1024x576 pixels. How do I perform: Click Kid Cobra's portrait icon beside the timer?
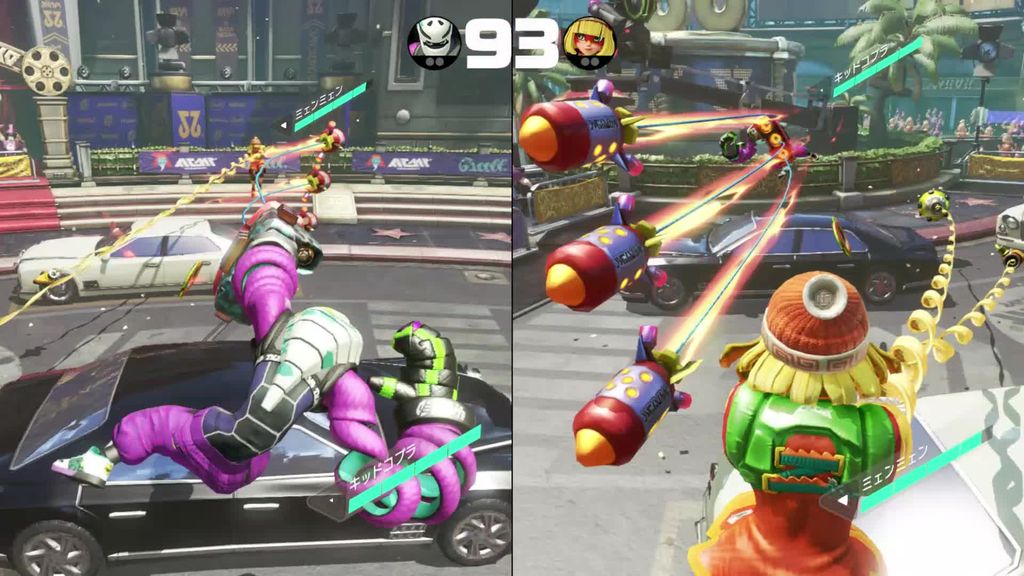coord(434,42)
